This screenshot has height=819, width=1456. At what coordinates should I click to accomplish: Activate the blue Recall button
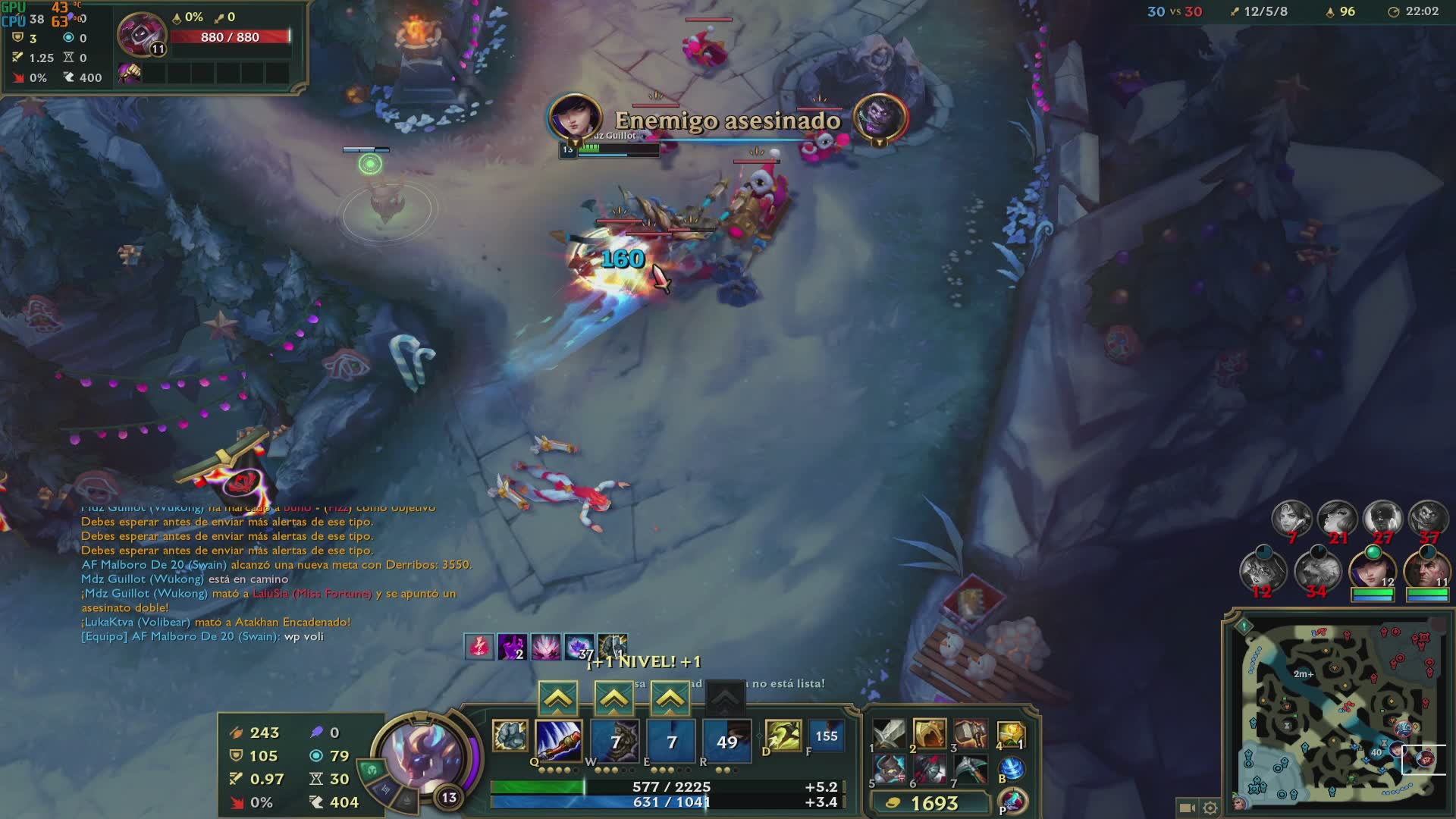pyautogui.click(x=1012, y=769)
